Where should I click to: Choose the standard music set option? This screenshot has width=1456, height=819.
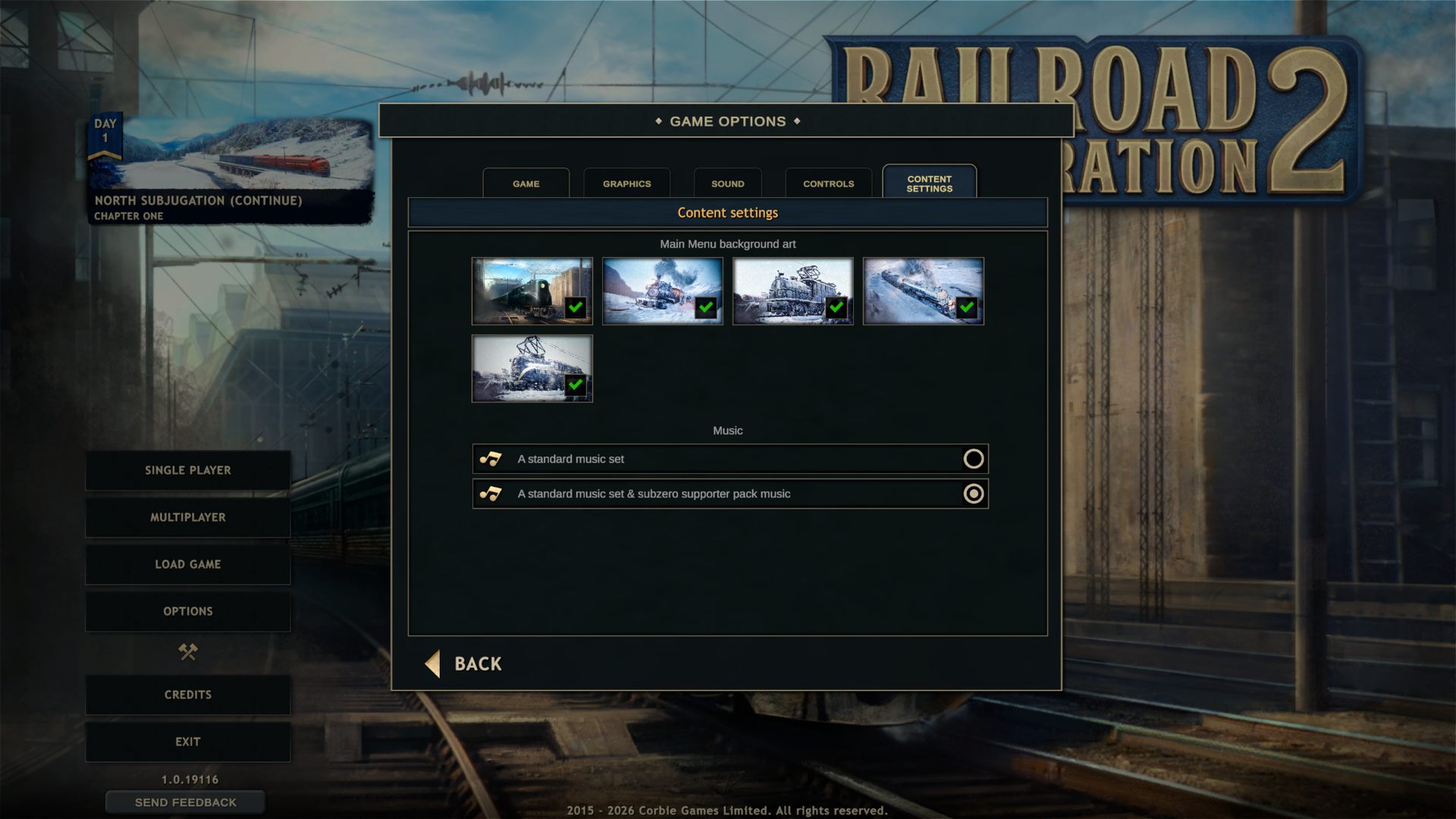click(973, 459)
